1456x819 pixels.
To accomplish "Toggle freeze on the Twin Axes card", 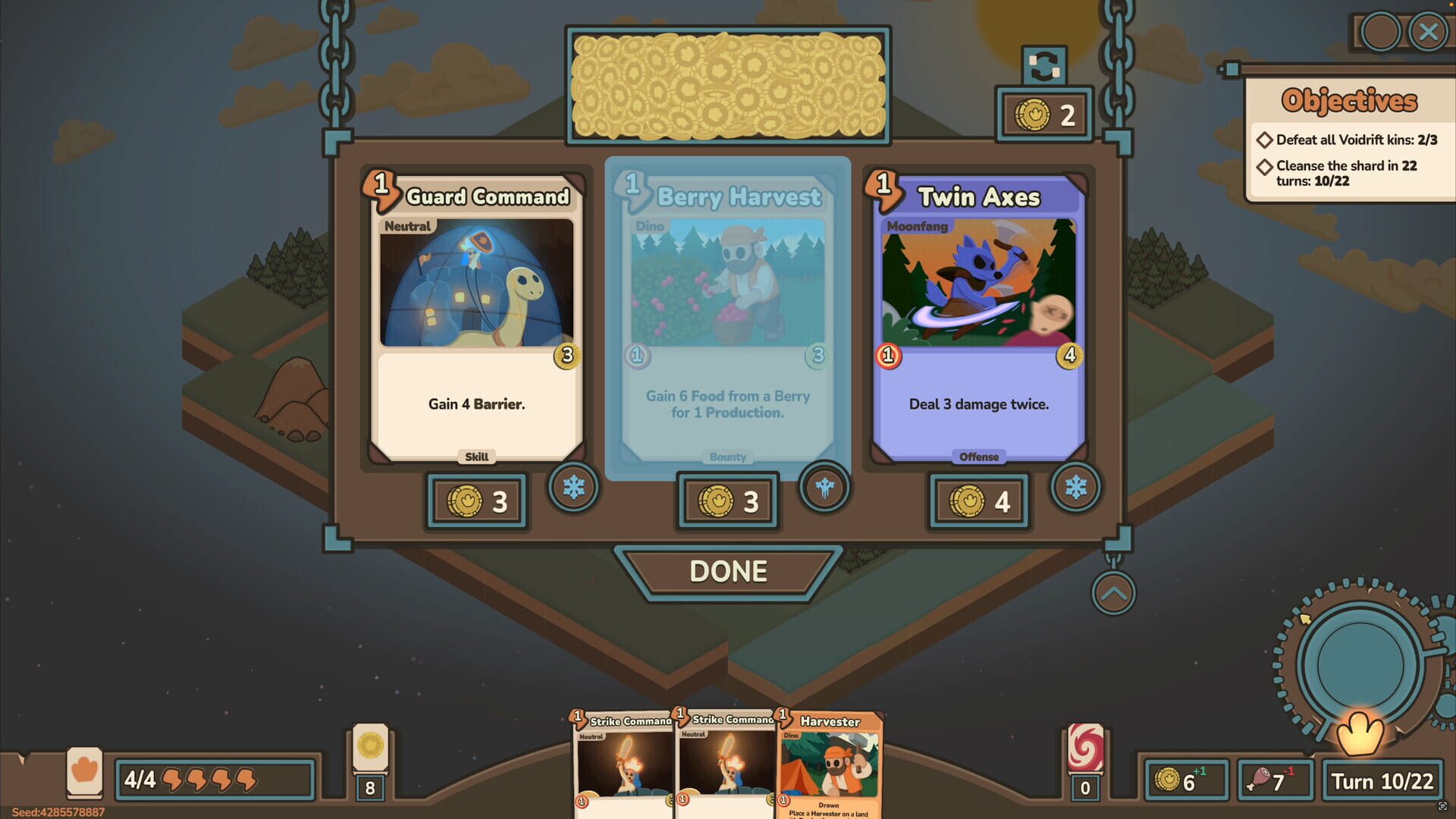I will pos(1076,489).
